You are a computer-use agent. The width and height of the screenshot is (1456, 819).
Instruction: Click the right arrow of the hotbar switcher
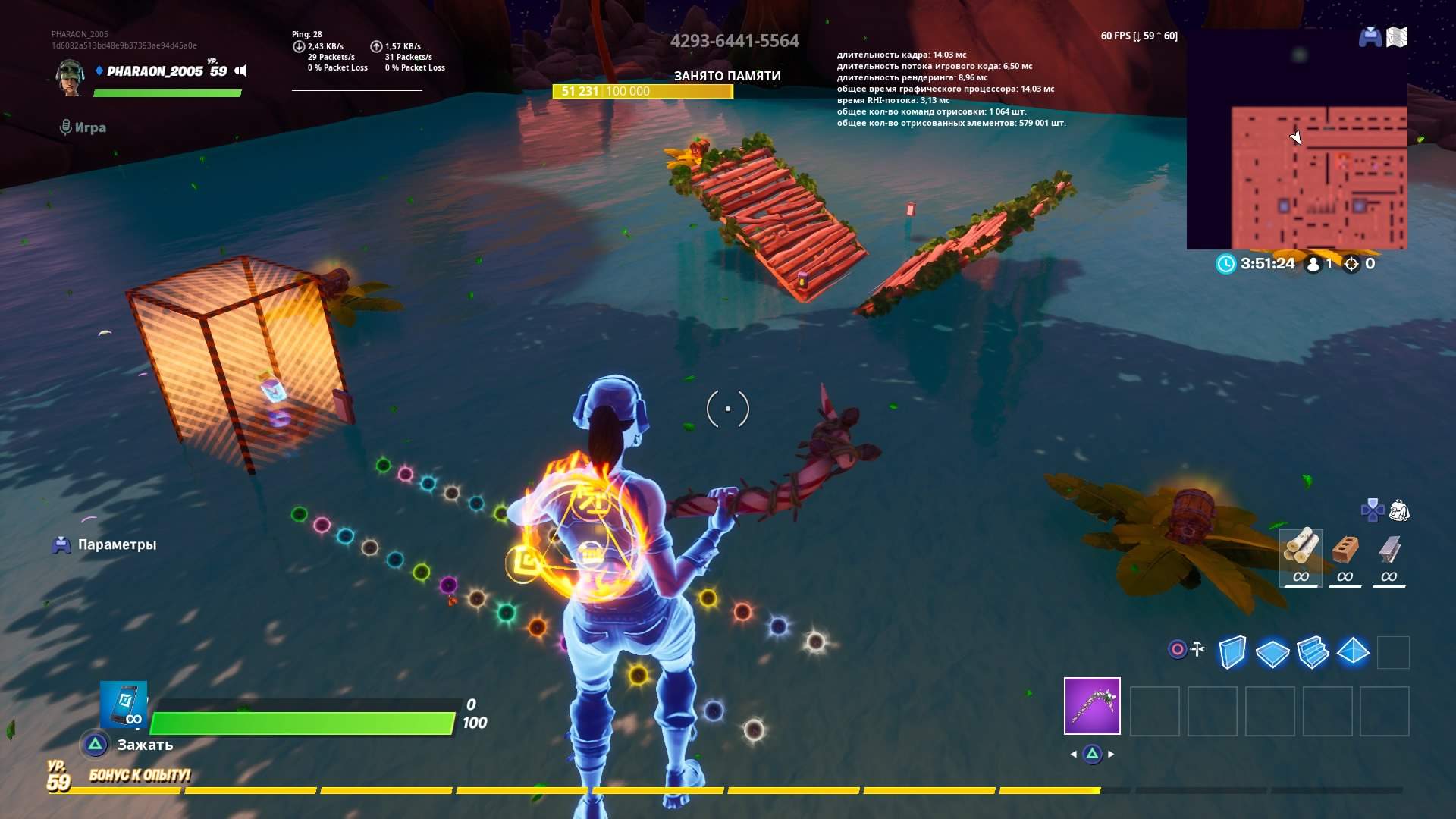(1112, 755)
